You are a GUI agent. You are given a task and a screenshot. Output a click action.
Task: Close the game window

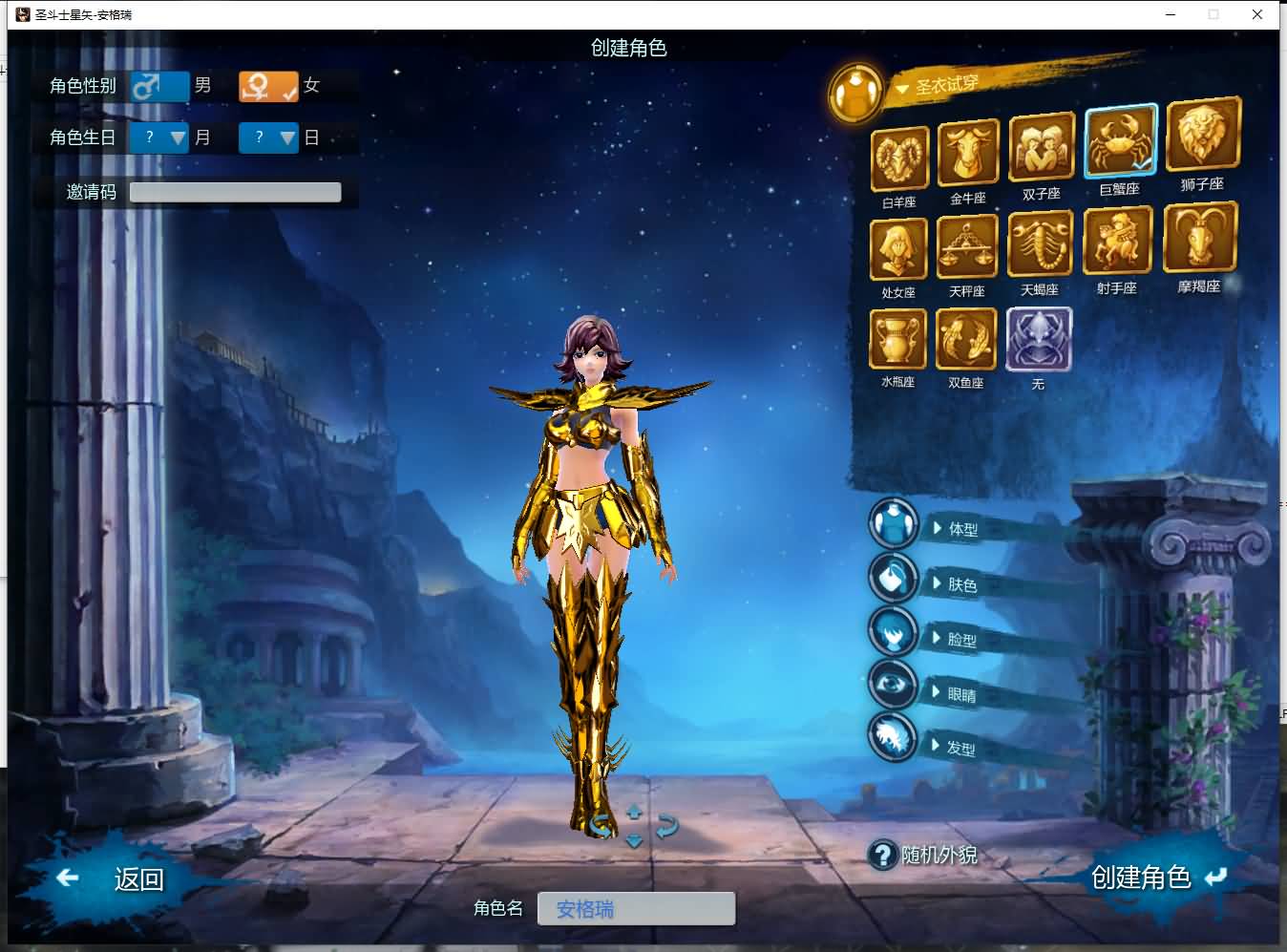click(1257, 14)
